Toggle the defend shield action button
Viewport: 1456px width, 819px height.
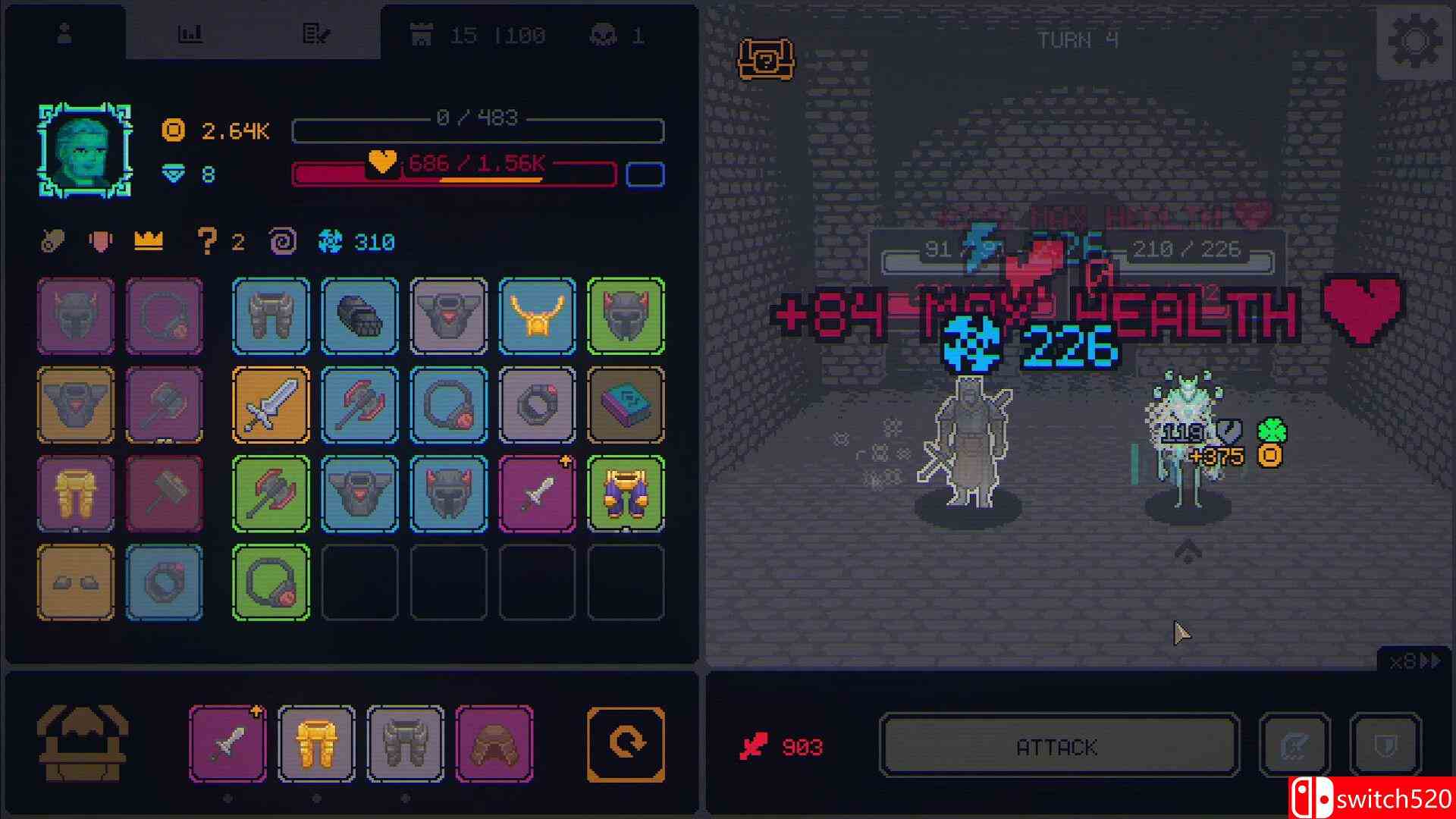coord(1384,745)
